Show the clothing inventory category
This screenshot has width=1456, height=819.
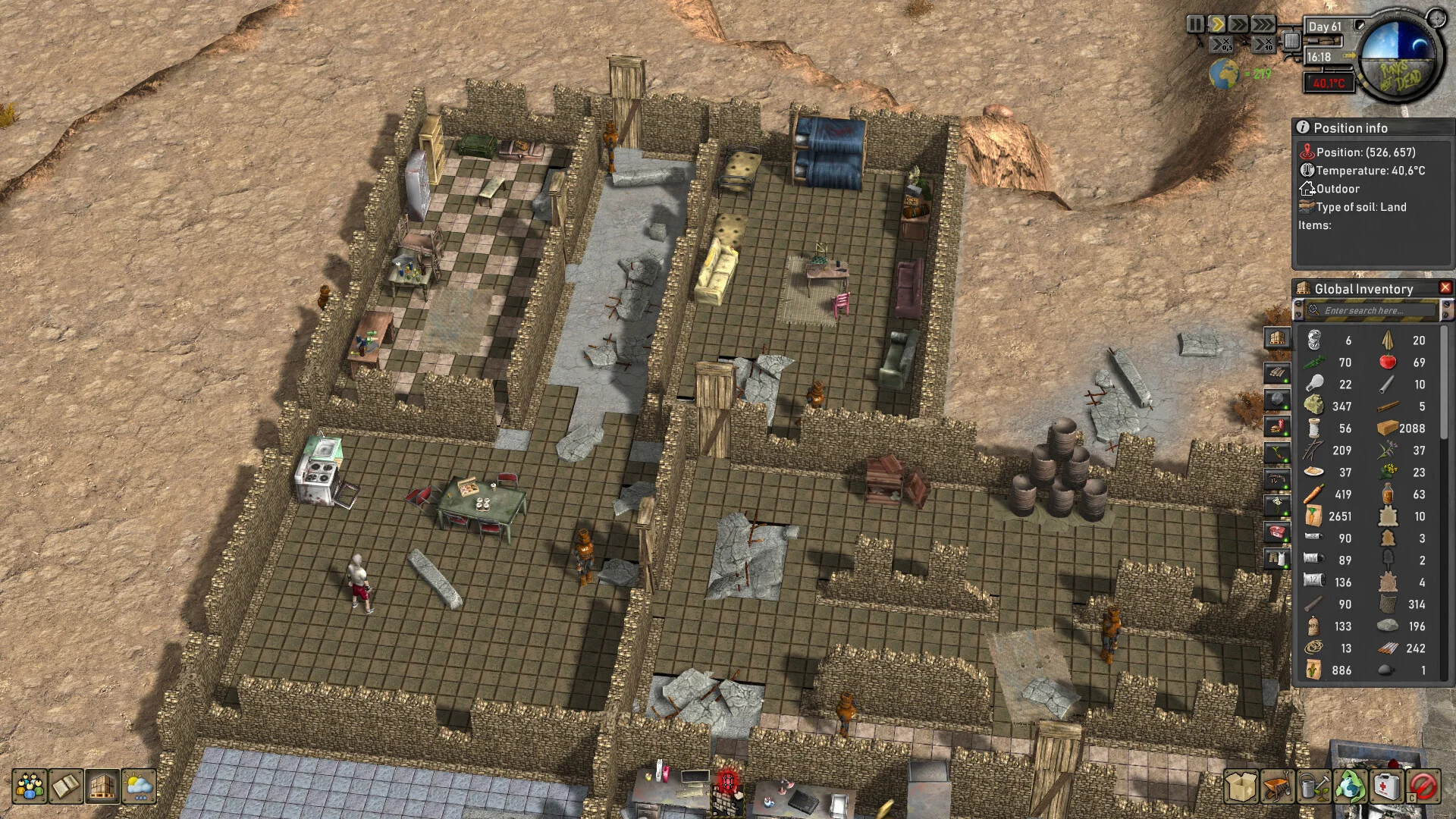pos(1277,559)
